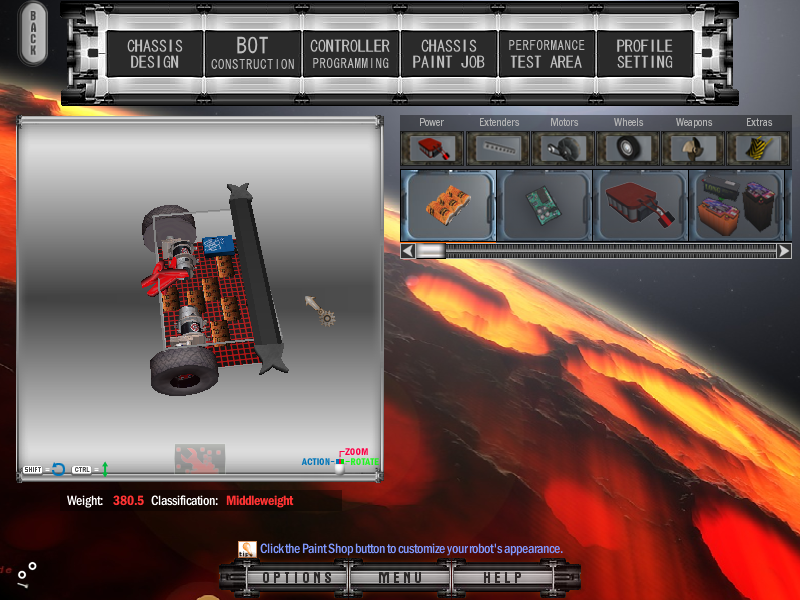Choose the Extenders parts category
Screen dimensions: 800x600
498,147
